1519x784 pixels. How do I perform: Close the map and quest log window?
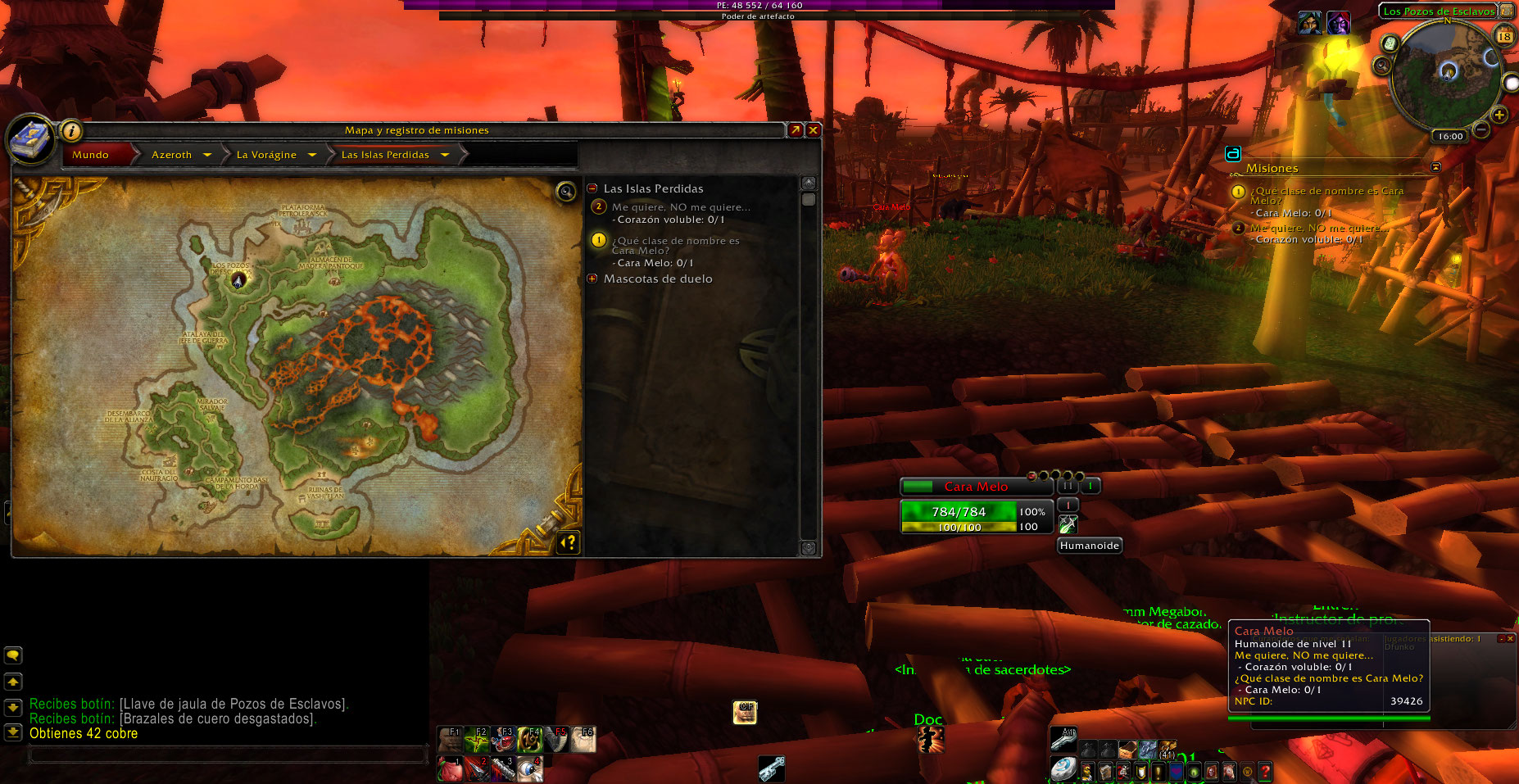coord(813,130)
